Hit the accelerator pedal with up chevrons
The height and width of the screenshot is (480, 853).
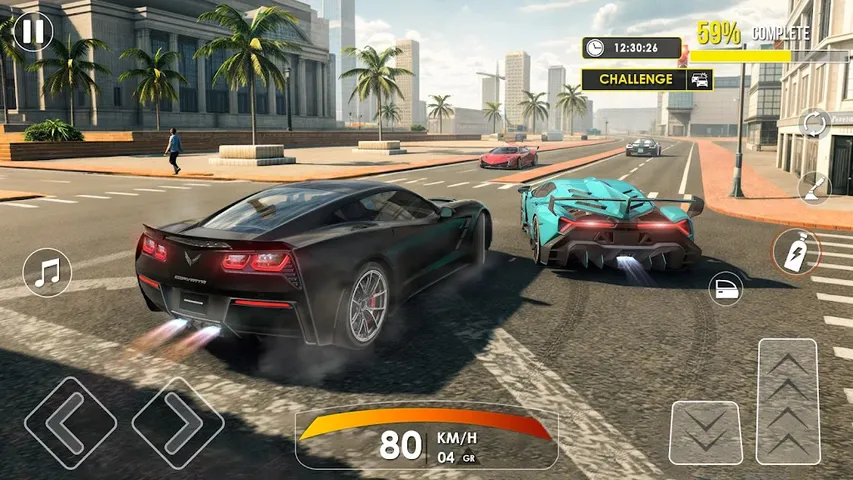pyautogui.click(x=788, y=402)
